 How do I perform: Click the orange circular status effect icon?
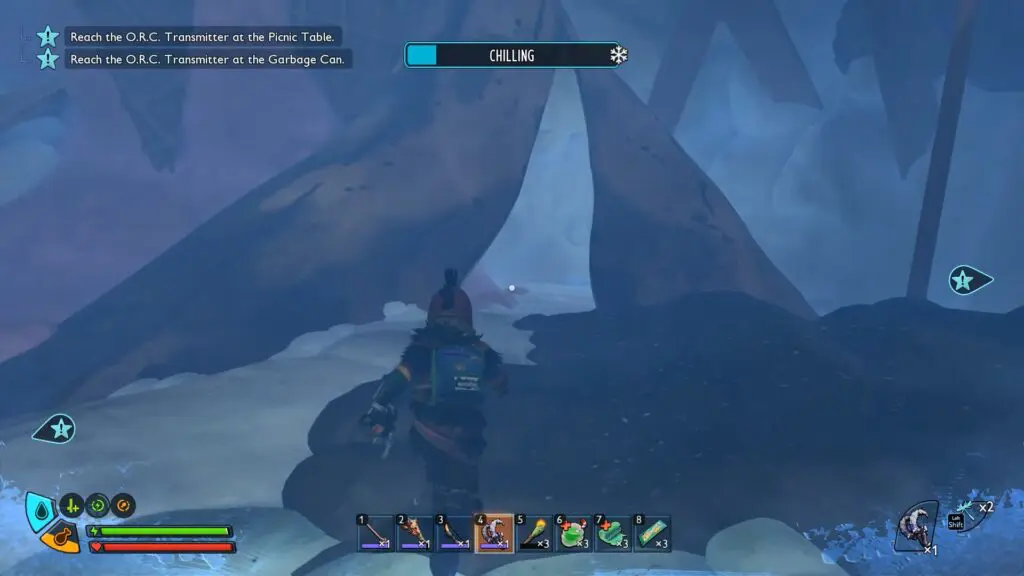123,505
